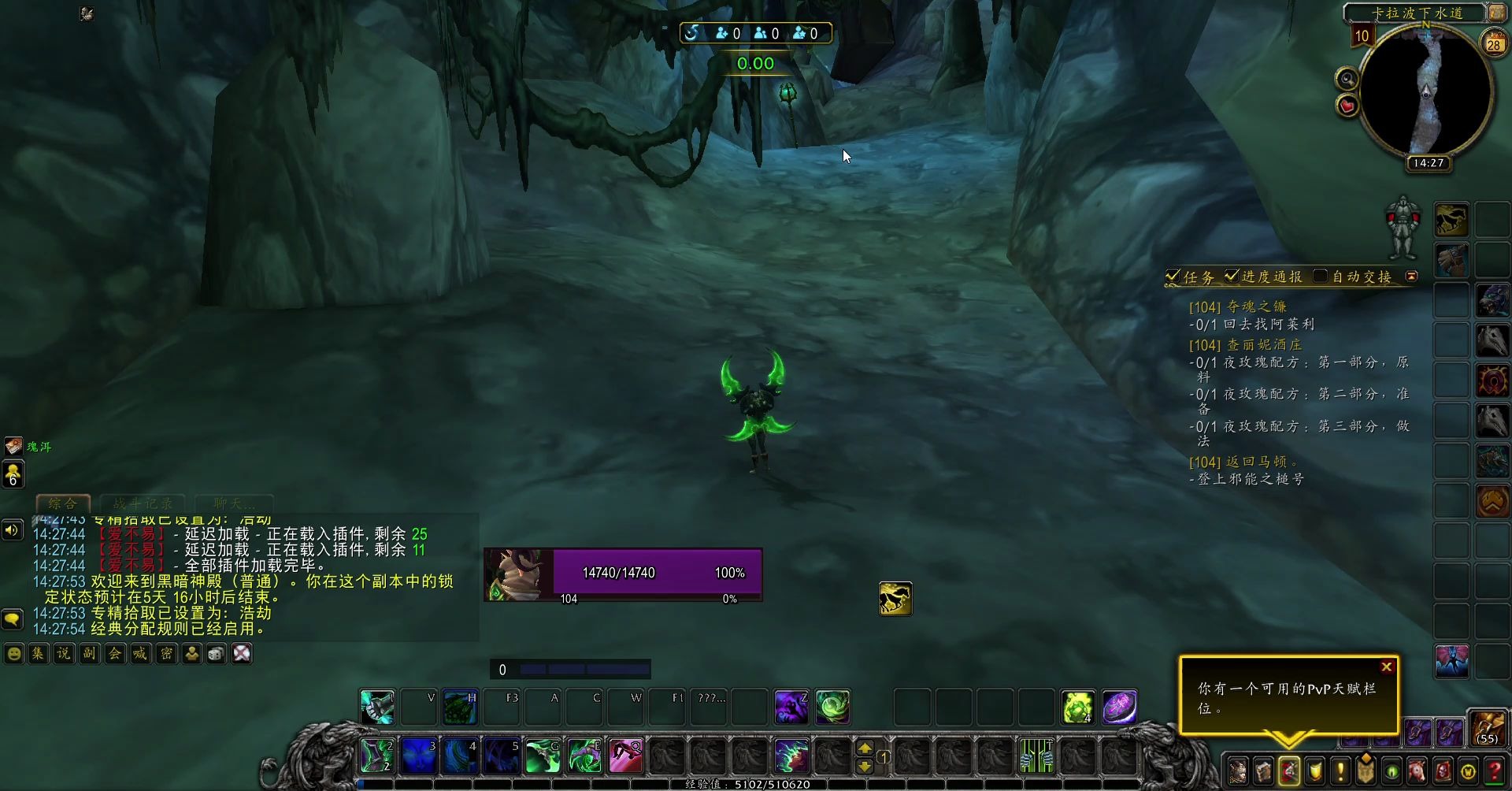Screen dimensions: 1512x791
Task: Click the dice roll chat button
Action: click(217, 654)
